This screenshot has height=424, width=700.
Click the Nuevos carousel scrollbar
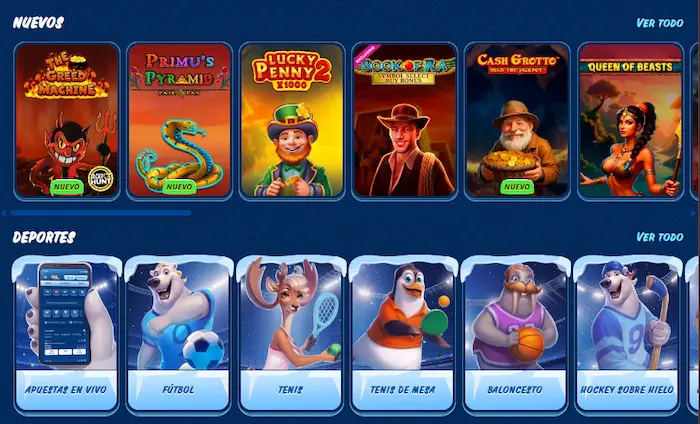click(x=100, y=213)
